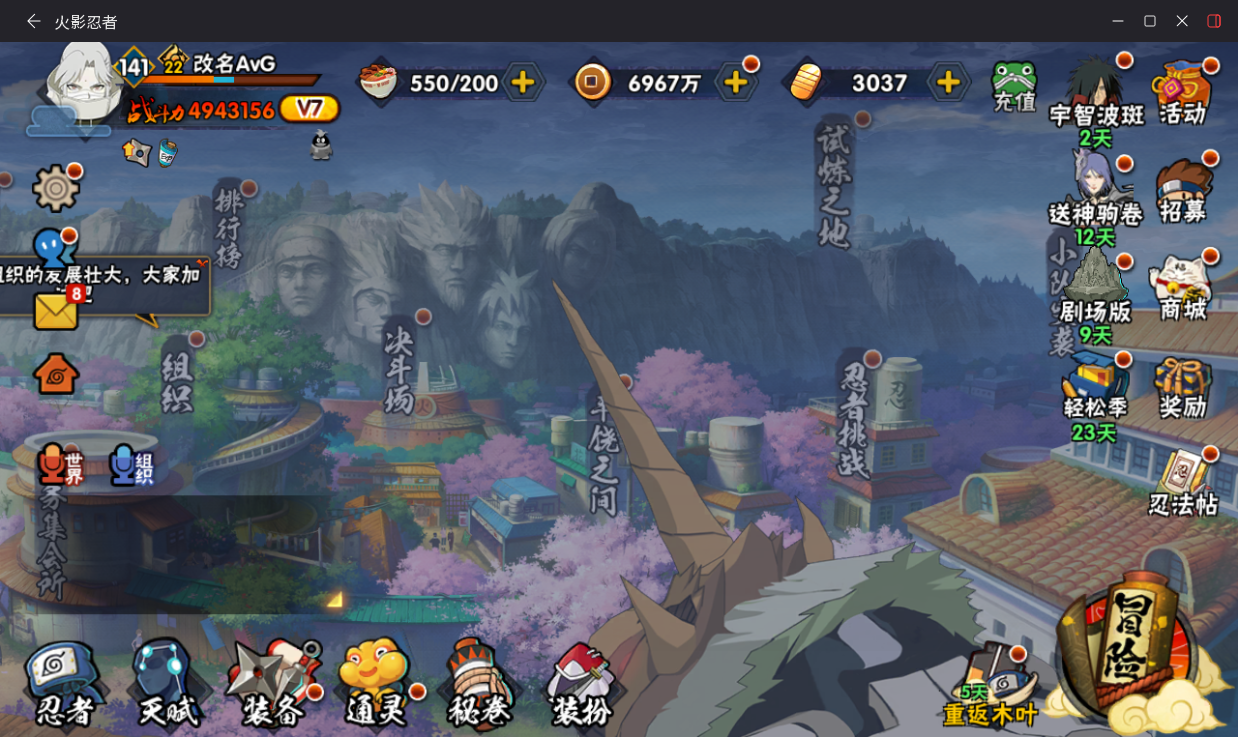Open the 招募 recruit screen
Image resolution: width=1238 pixels, height=737 pixels.
(x=1183, y=190)
